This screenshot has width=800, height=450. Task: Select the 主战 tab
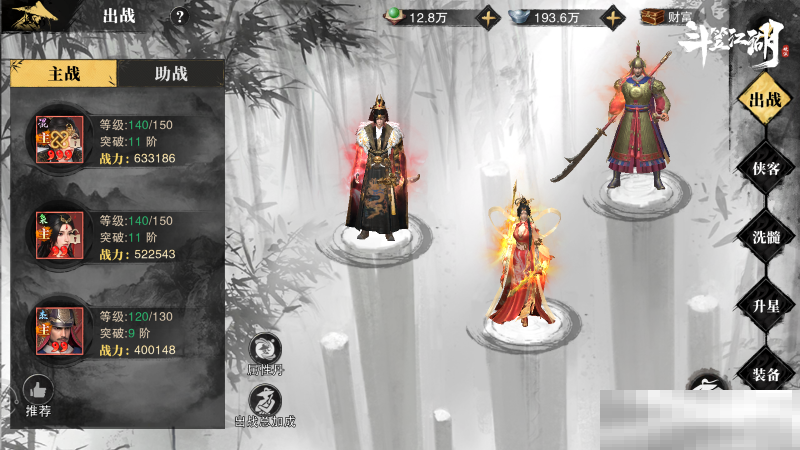(x=63, y=73)
